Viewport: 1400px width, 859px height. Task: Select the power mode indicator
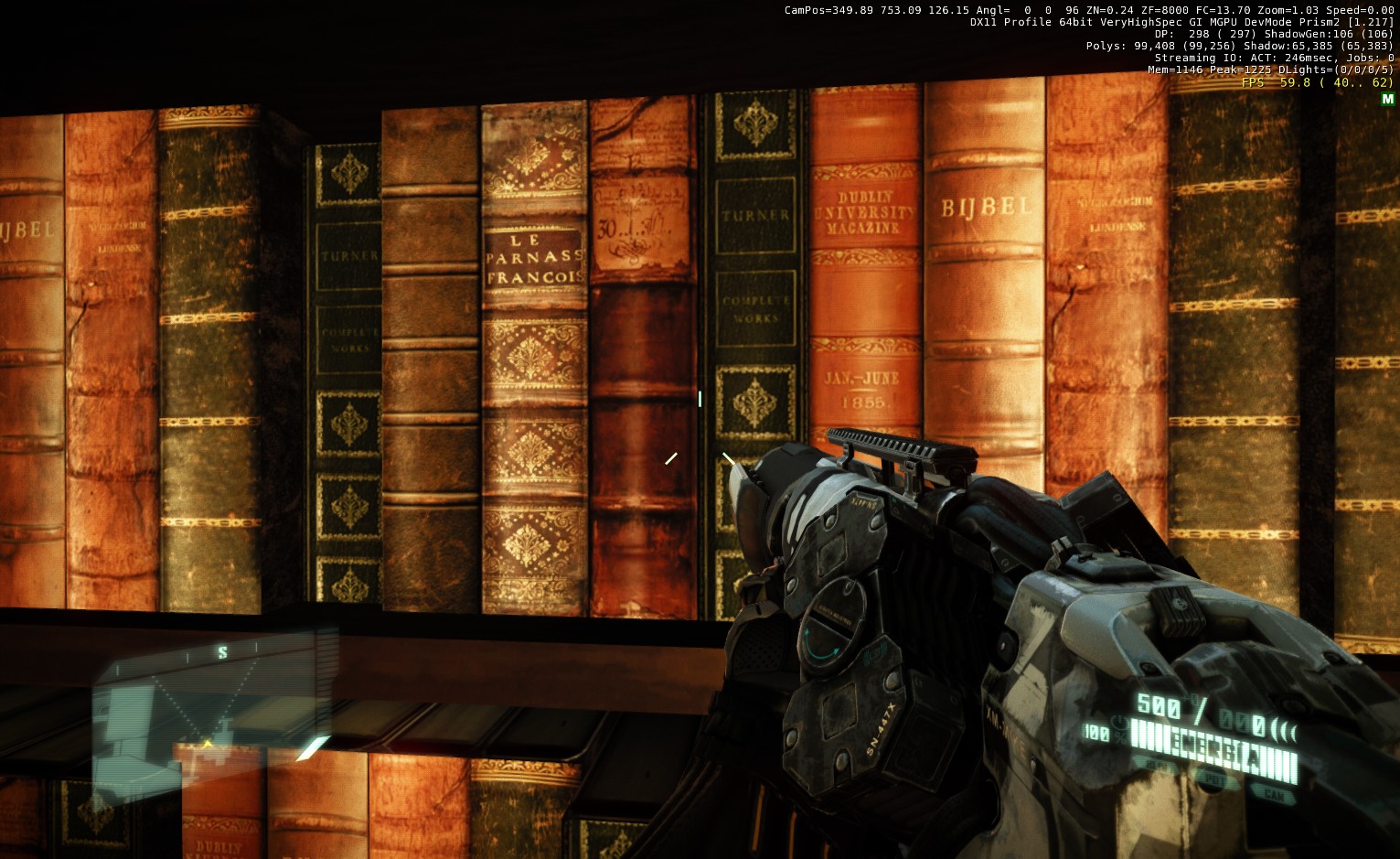tap(1213, 780)
